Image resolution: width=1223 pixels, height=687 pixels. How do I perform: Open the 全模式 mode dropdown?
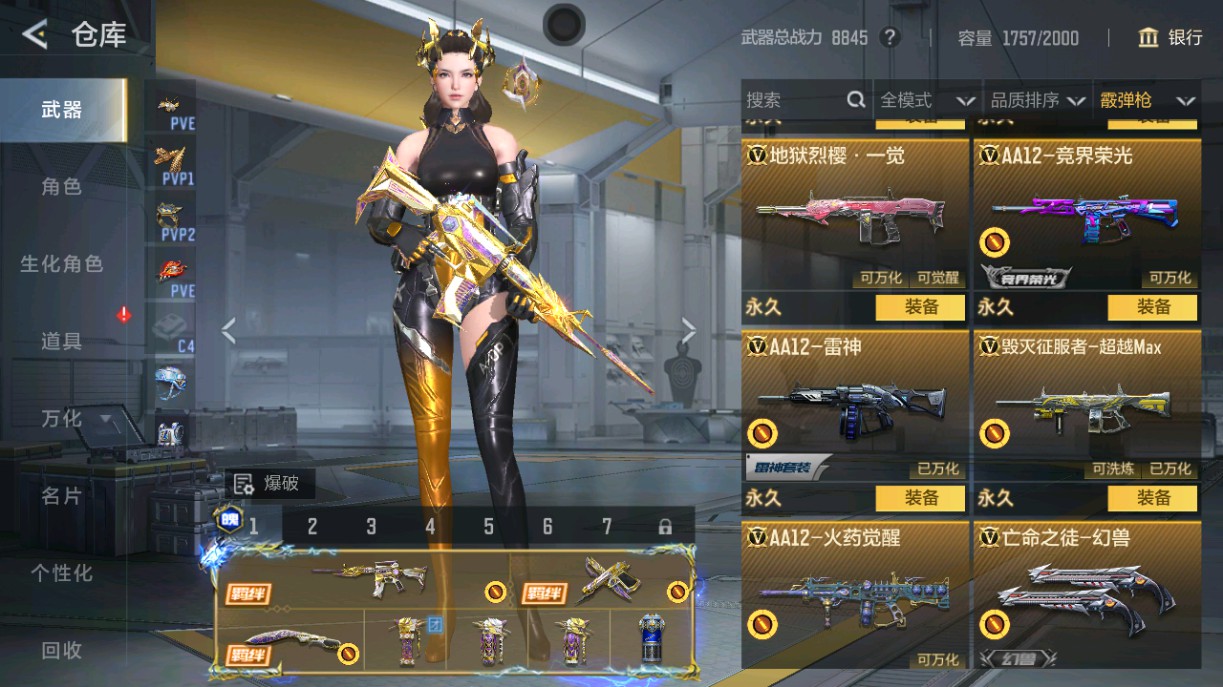927,100
